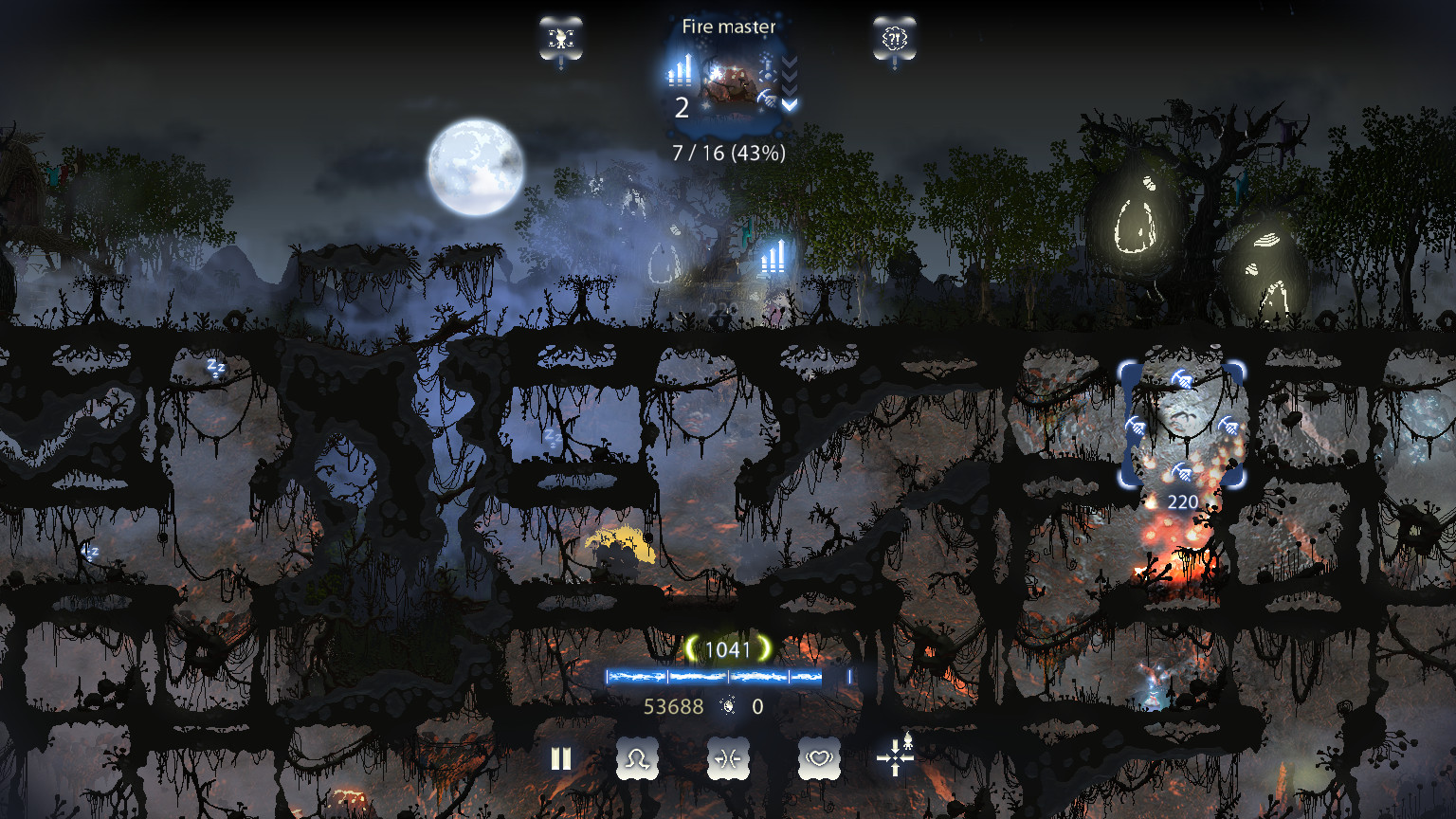
Task: Select the pause icon on the control bar
Action: 561,758
